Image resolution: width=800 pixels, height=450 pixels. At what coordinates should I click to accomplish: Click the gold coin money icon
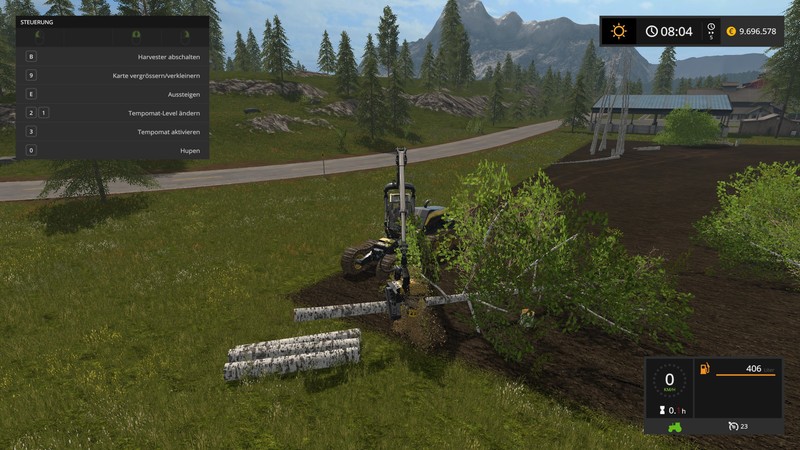pos(731,31)
